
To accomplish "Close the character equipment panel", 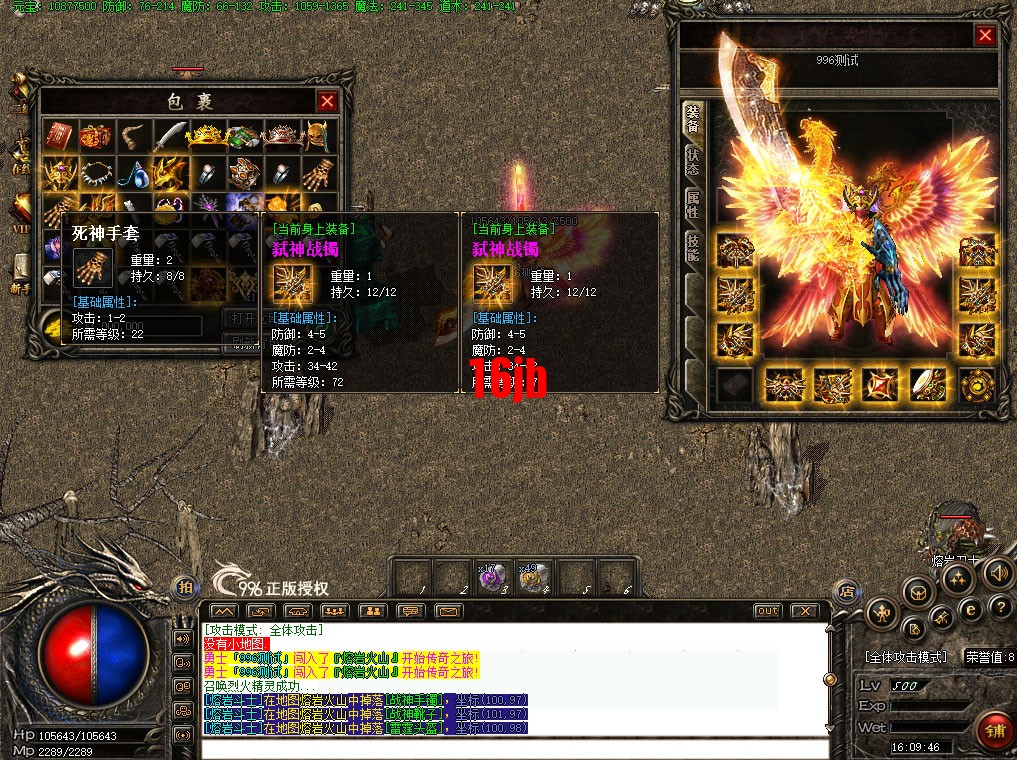I will click(x=985, y=36).
